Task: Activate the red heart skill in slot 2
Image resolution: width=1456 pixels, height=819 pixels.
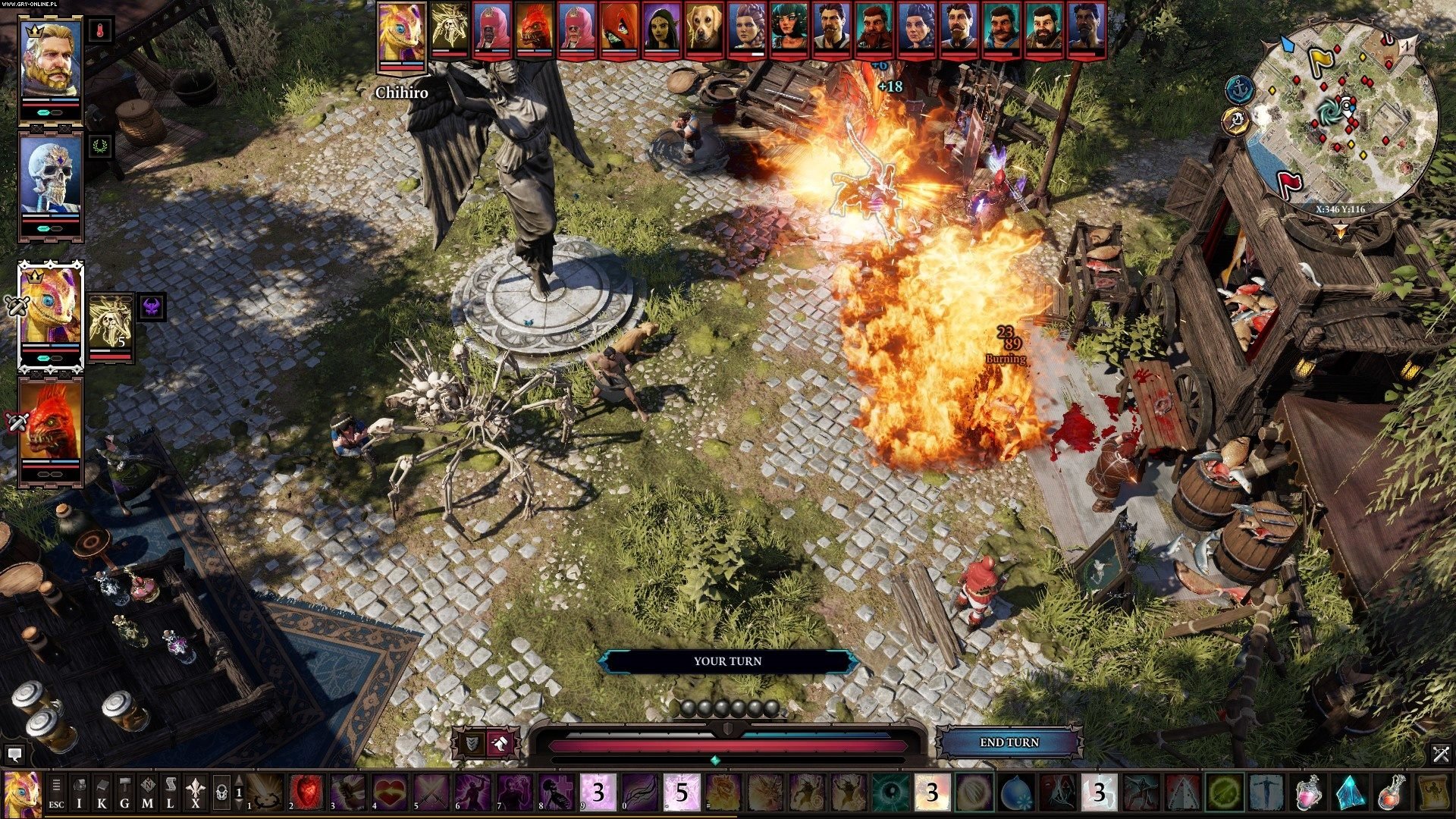Action: coord(306,792)
